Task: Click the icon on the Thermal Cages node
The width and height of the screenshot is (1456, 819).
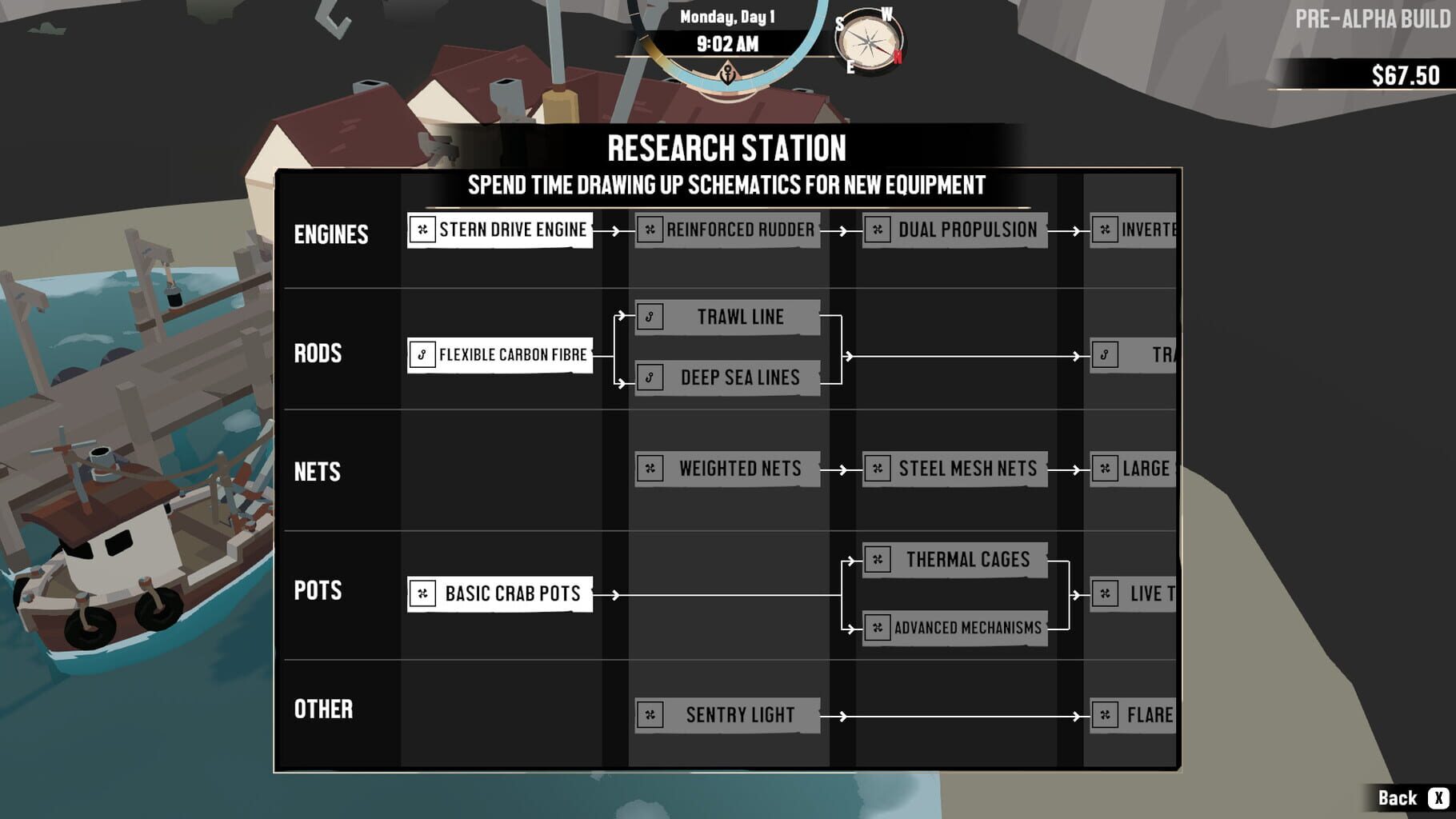Action: [878, 560]
